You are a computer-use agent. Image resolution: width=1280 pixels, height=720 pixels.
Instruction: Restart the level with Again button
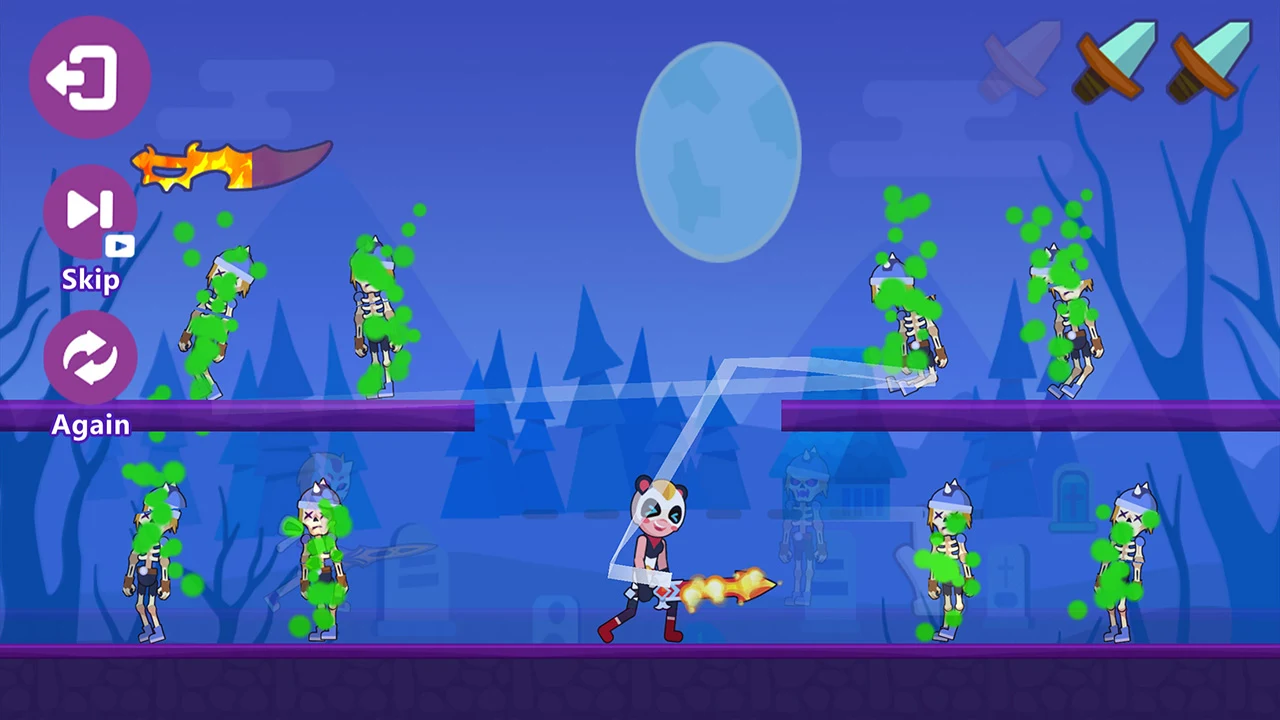(90, 358)
